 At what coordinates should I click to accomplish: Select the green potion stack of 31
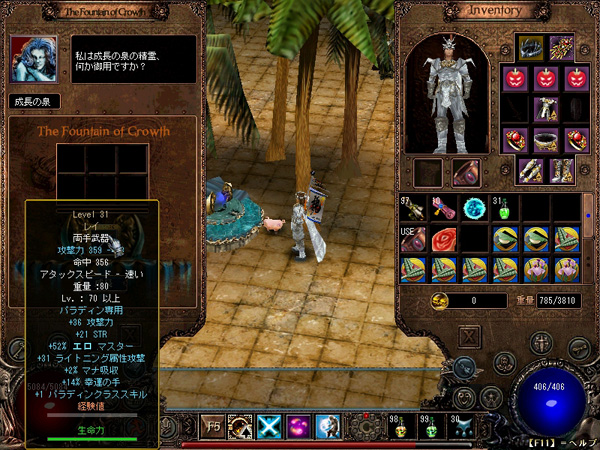505,208
